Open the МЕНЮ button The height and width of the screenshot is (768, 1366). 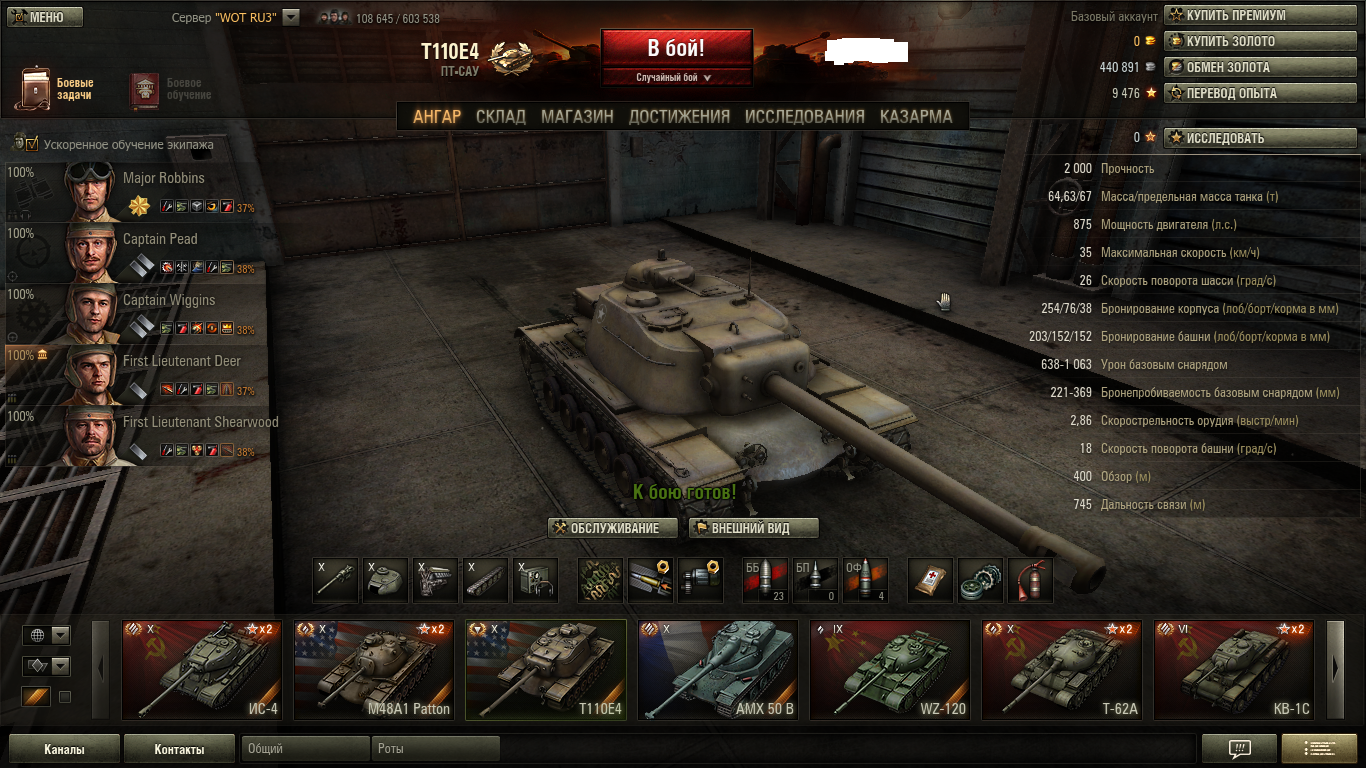click(x=45, y=17)
